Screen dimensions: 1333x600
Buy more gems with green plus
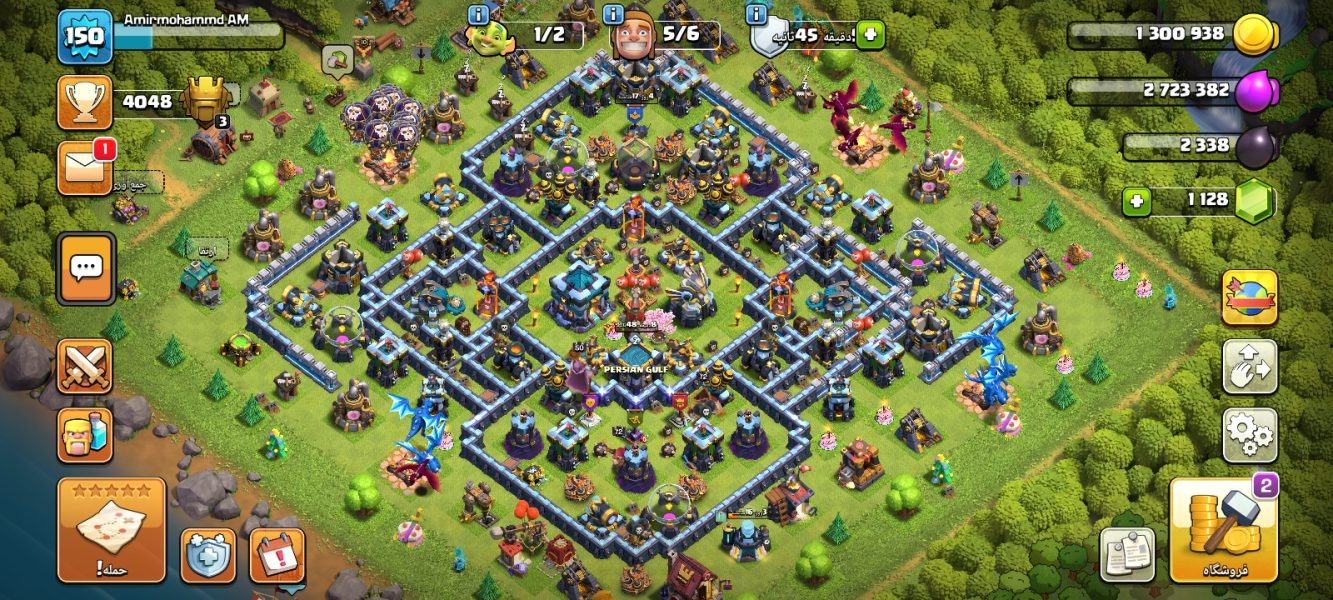coord(1136,201)
